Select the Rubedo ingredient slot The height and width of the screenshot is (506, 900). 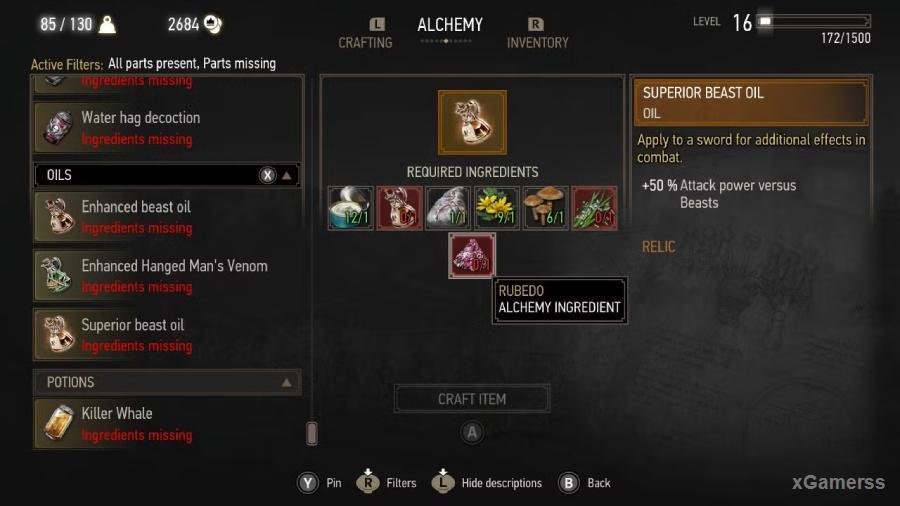pos(472,256)
